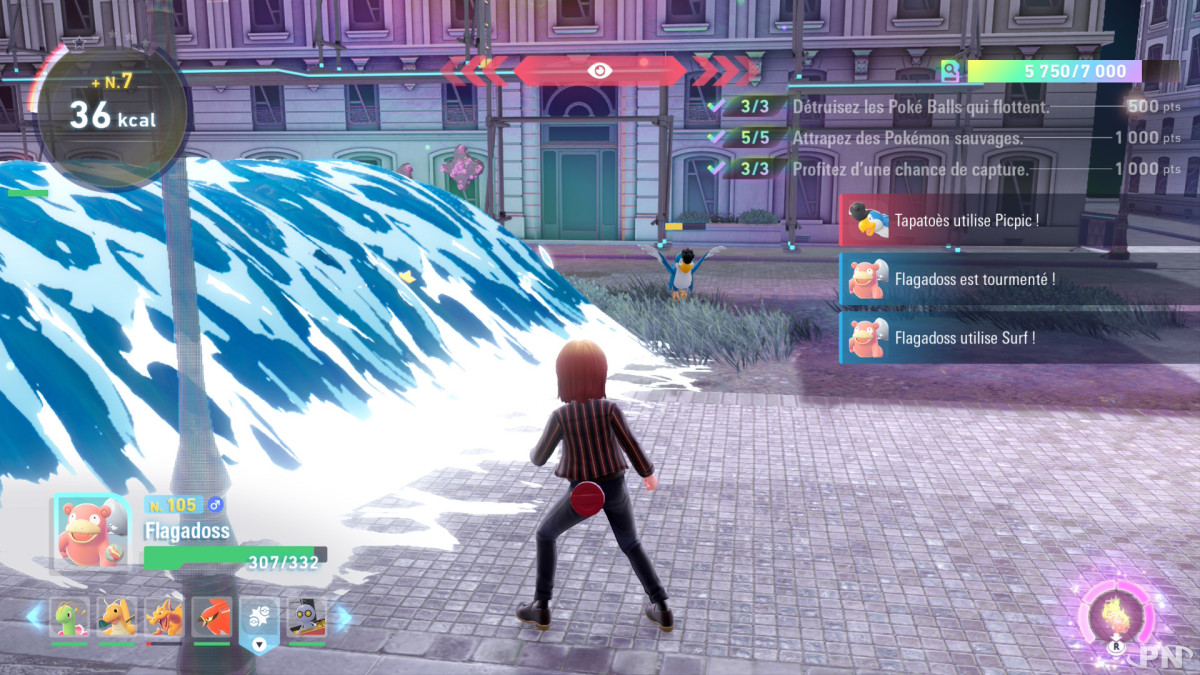Click the left arrow of the party bar
The image size is (1200, 675).
35,618
